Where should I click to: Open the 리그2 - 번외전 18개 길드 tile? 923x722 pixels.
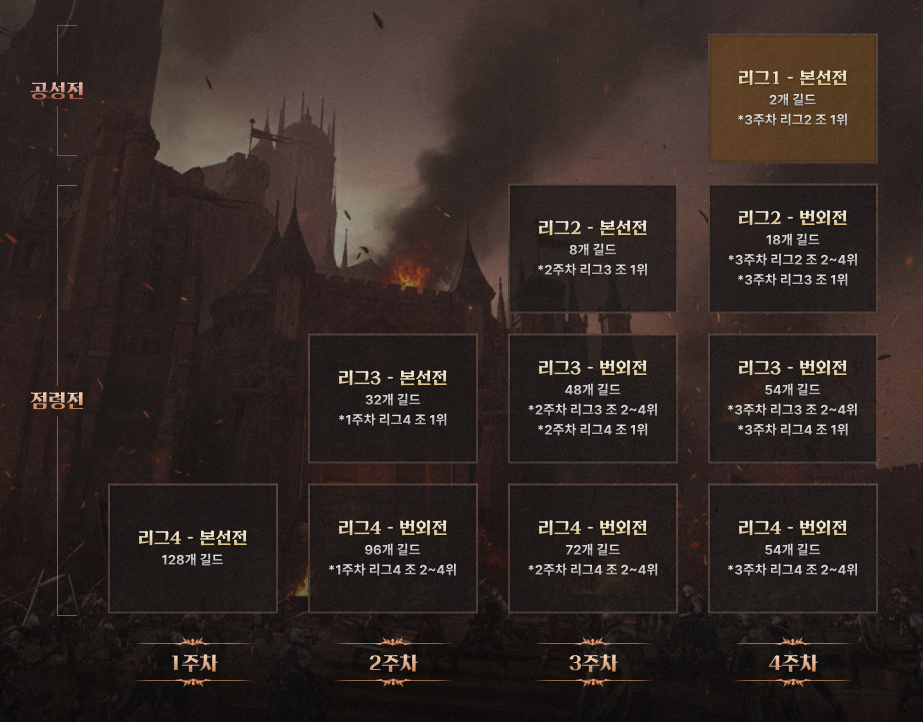(x=792, y=248)
